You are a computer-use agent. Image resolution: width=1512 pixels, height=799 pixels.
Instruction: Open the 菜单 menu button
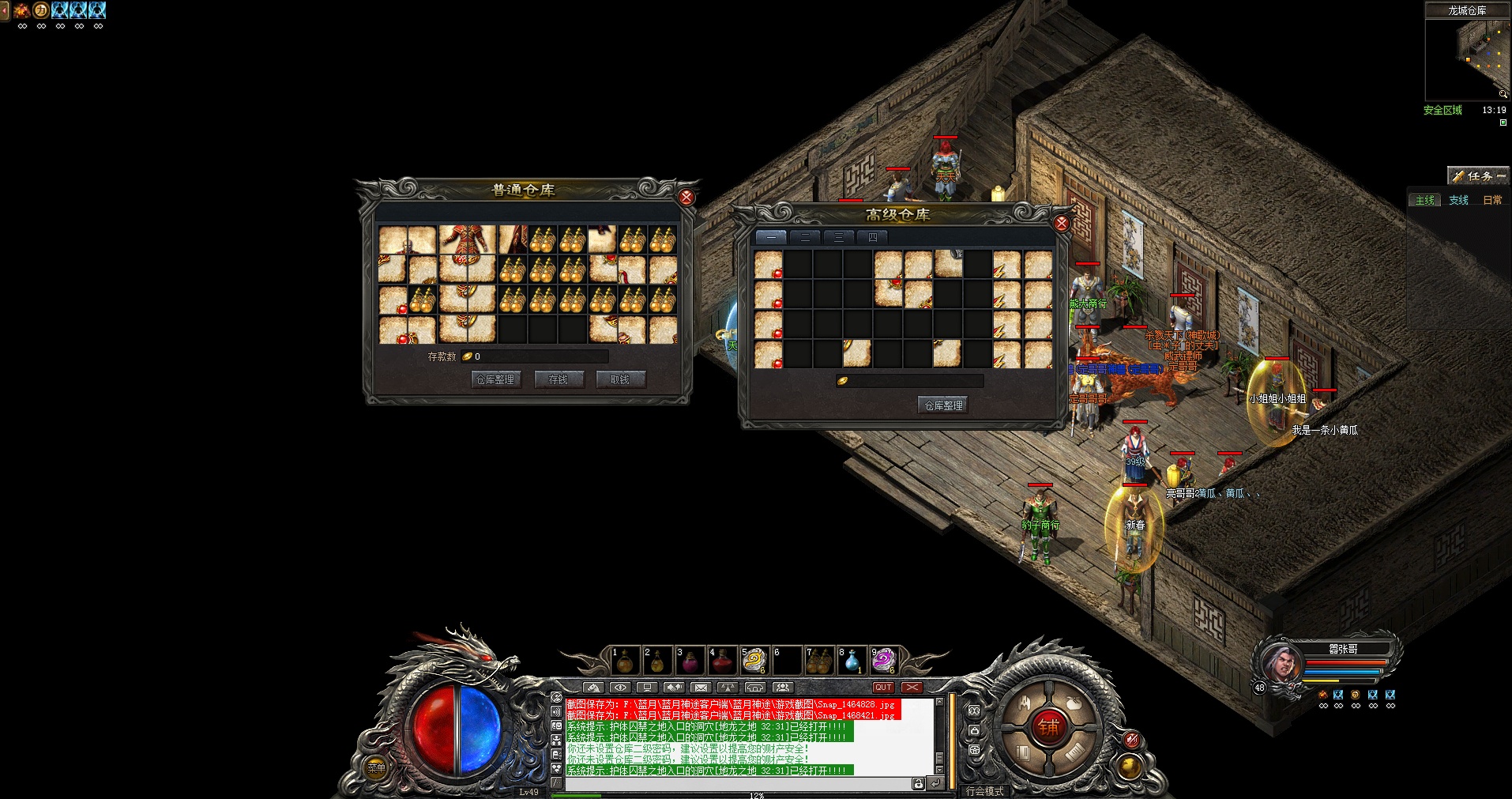(x=376, y=767)
